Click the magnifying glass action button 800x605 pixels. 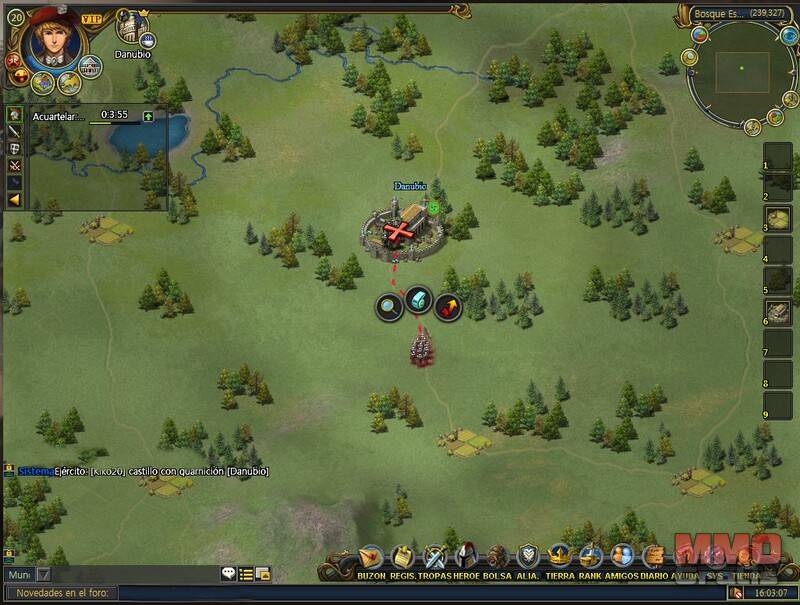pos(388,305)
